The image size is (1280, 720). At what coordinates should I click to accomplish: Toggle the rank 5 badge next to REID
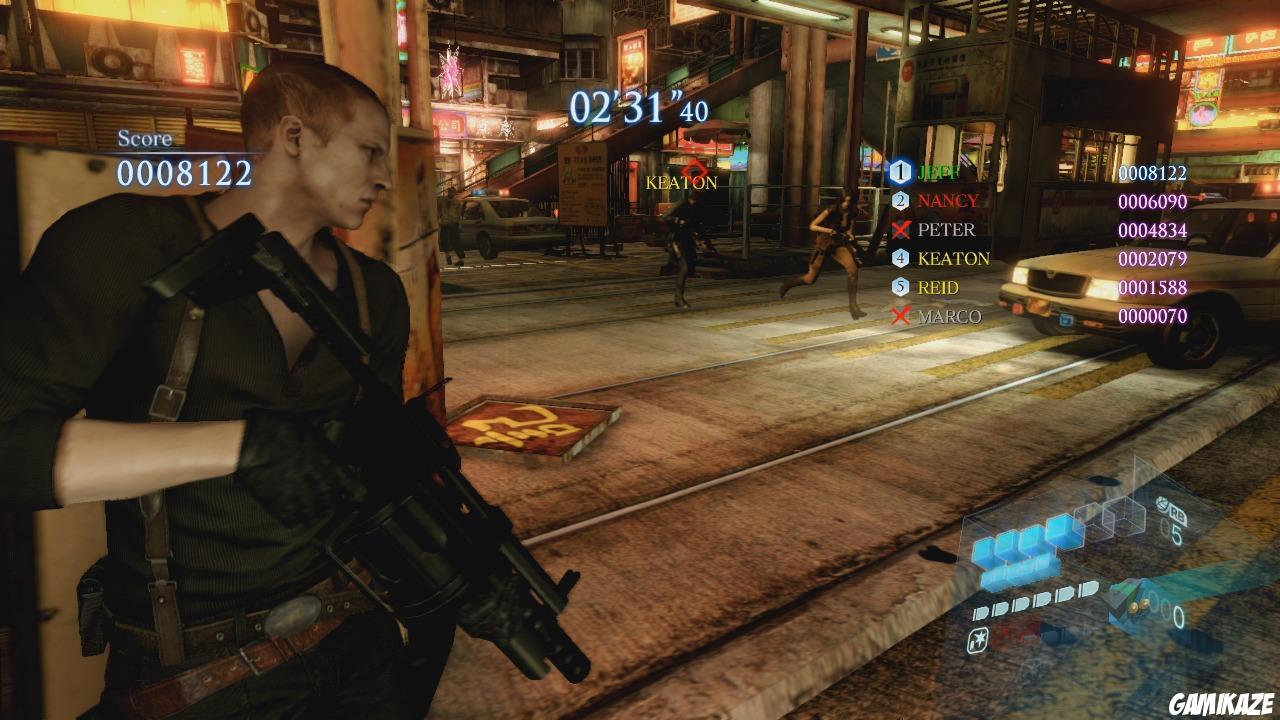(x=903, y=285)
